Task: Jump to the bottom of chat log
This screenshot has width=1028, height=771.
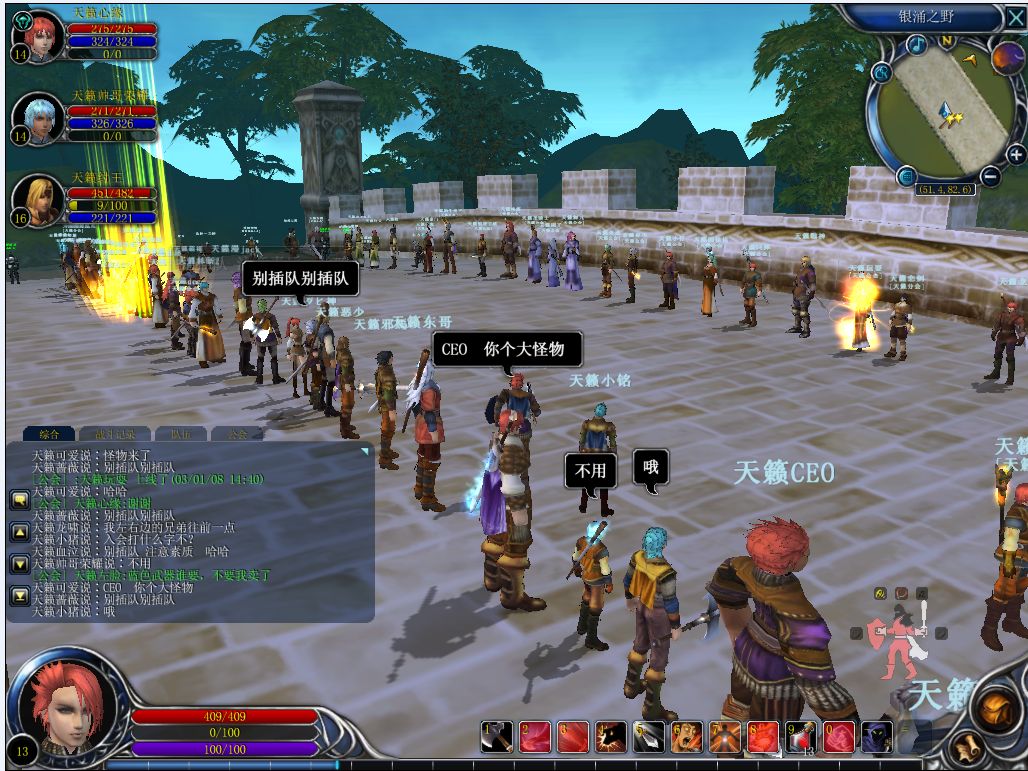Action: tap(19, 596)
